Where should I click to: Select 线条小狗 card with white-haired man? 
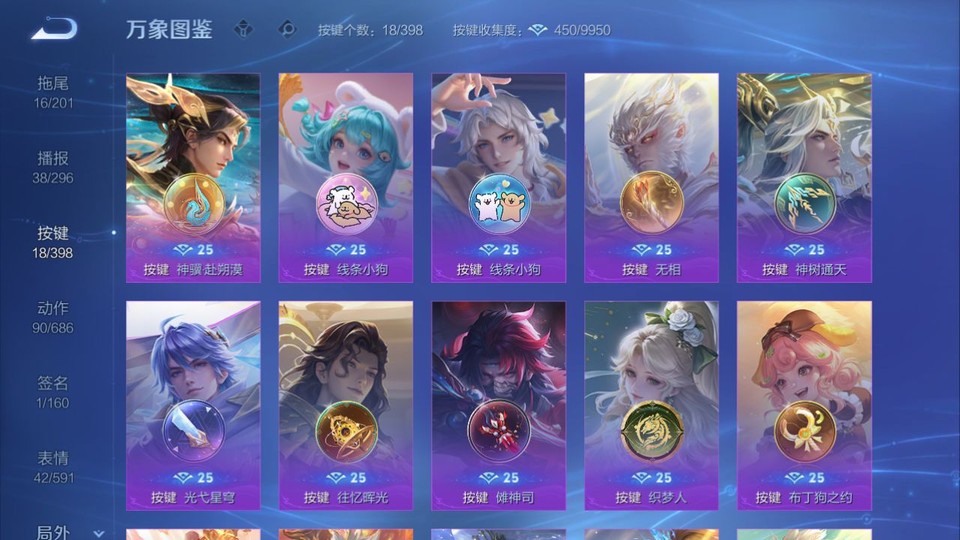click(498, 178)
